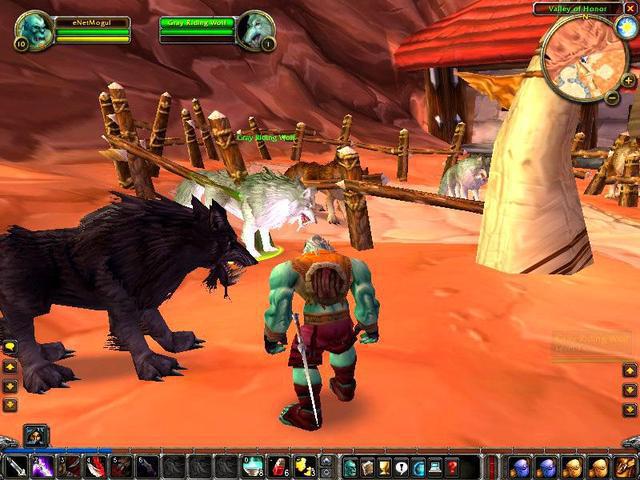Open the quest log chalice button

click(x=384, y=466)
